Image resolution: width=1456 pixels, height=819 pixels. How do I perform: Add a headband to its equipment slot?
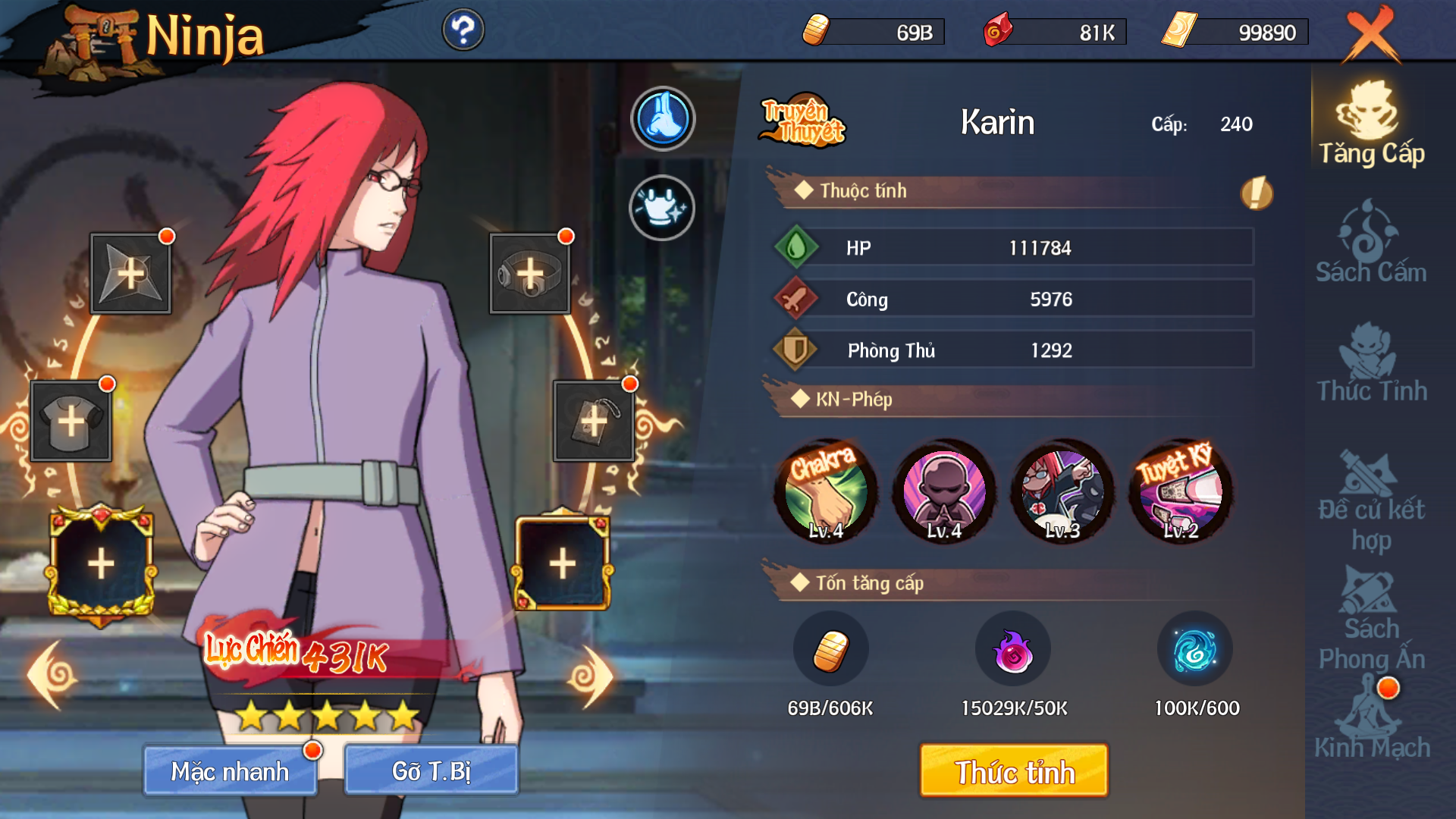pyautogui.click(x=529, y=274)
